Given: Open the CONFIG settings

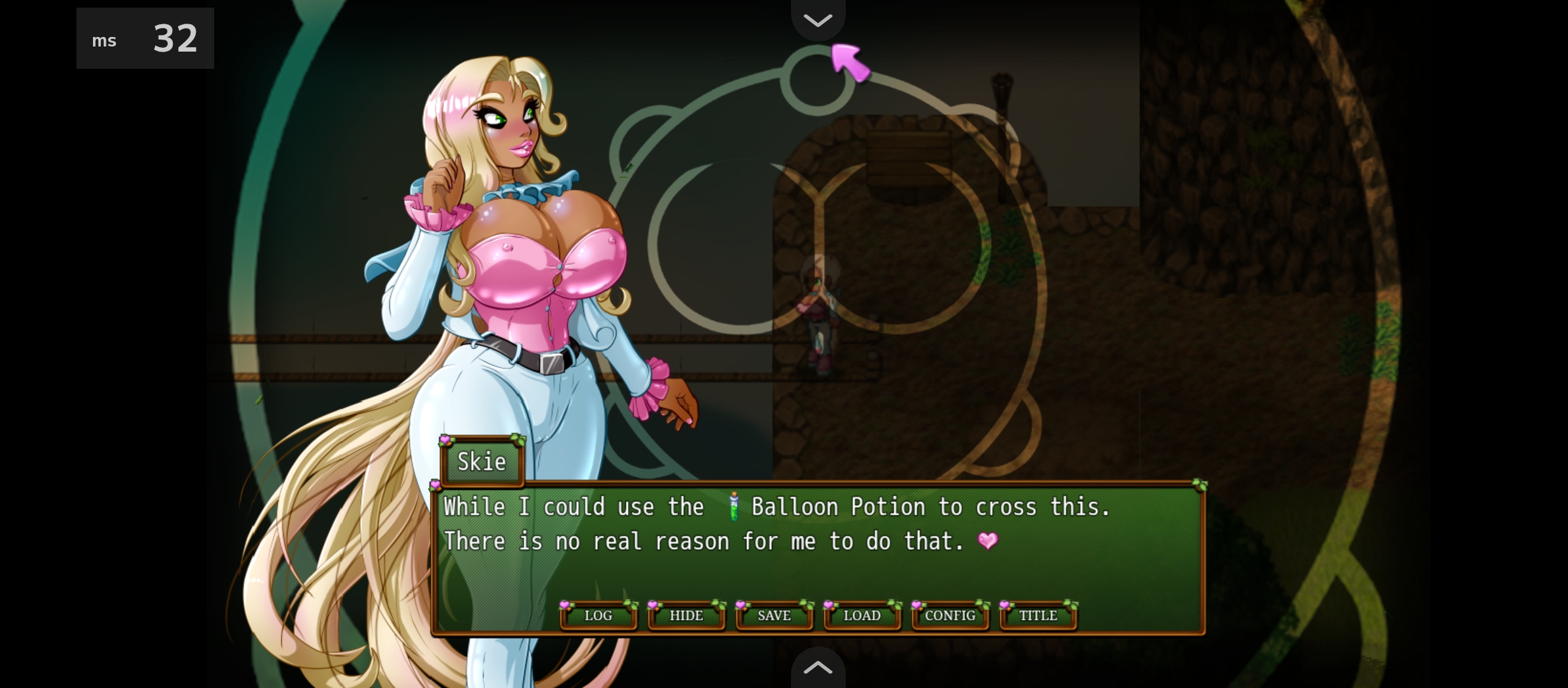Looking at the screenshot, I should pos(950,615).
